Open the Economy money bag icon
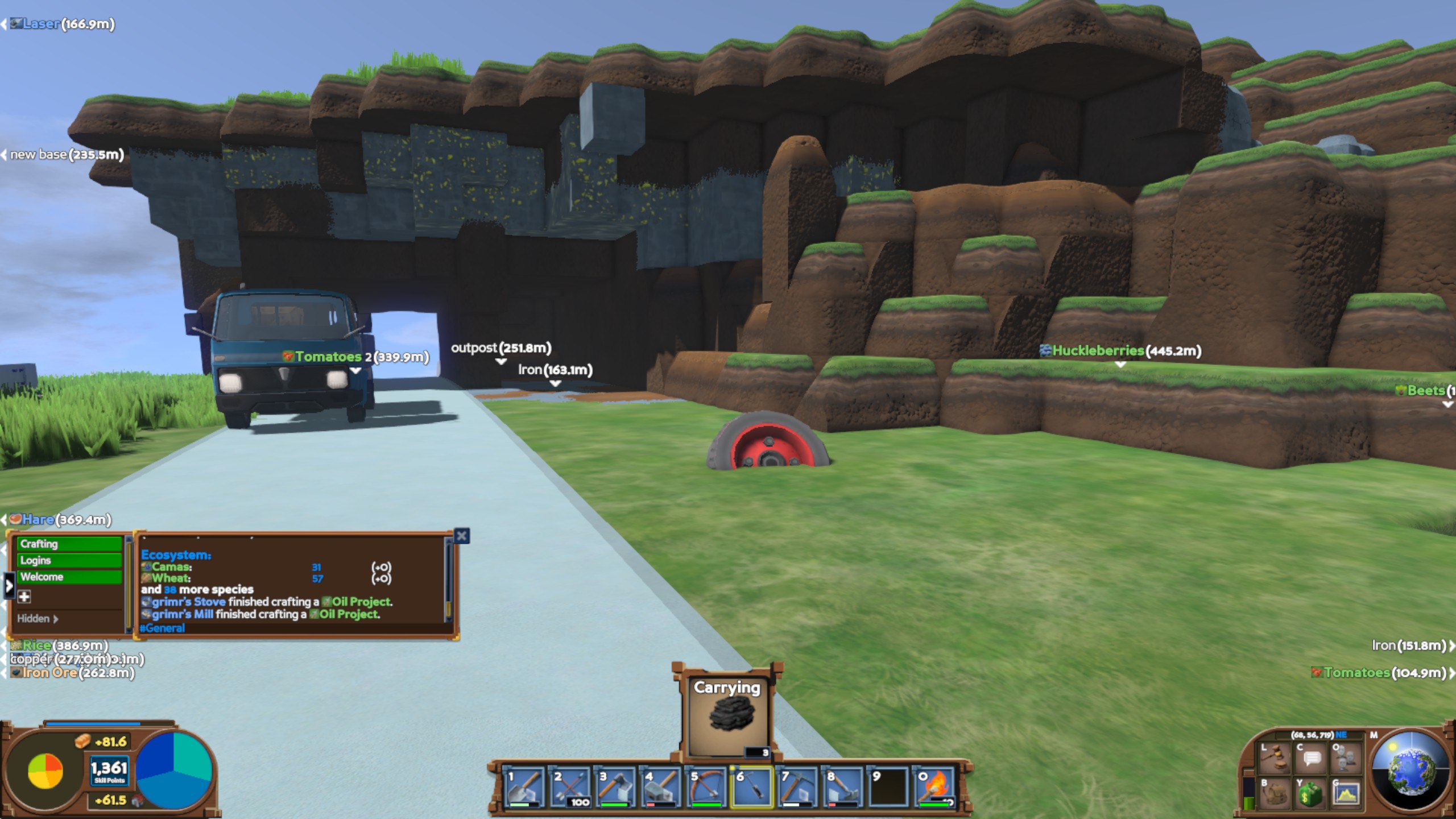Image resolution: width=1456 pixels, height=819 pixels. pos(1311,794)
